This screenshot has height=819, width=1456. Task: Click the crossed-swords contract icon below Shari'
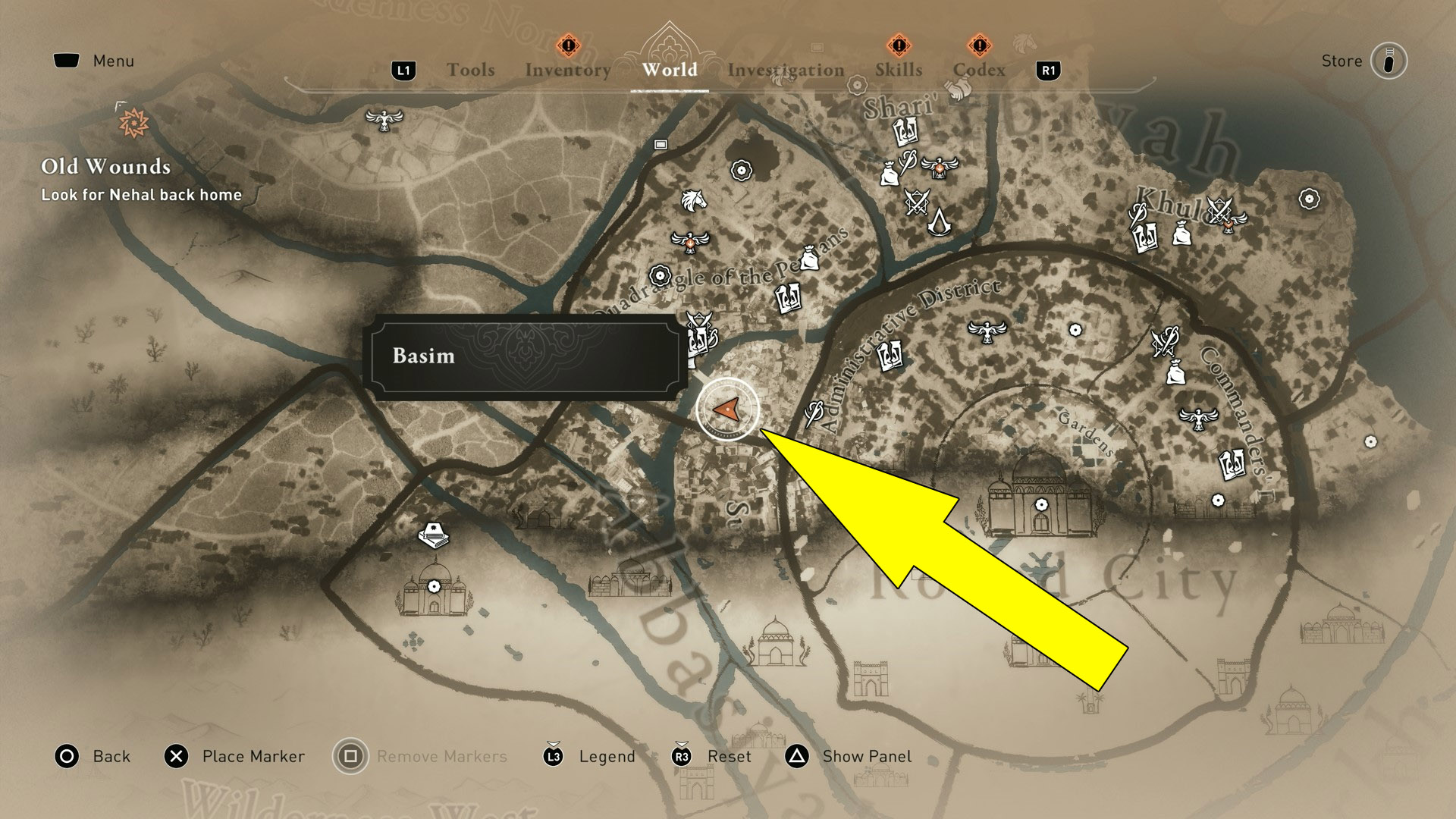(916, 202)
